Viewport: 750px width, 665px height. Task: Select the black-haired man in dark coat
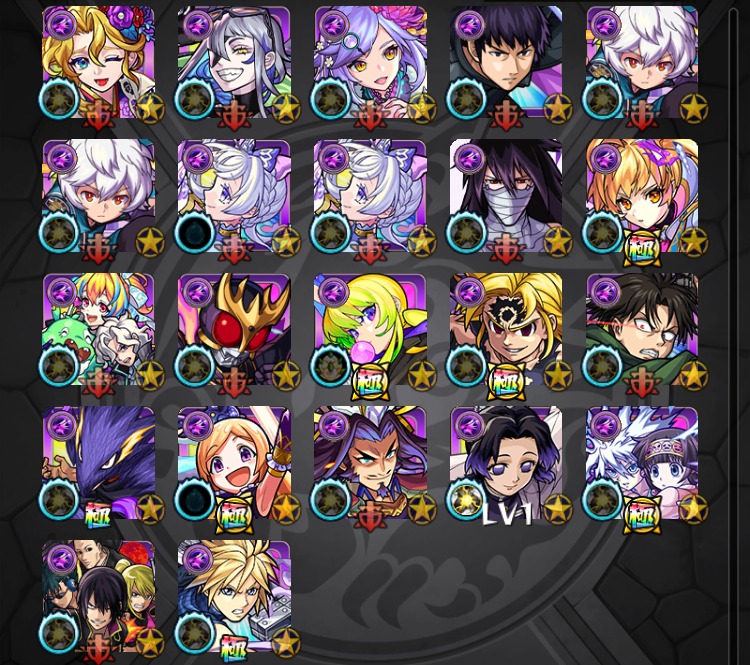click(x=506, y=62)
